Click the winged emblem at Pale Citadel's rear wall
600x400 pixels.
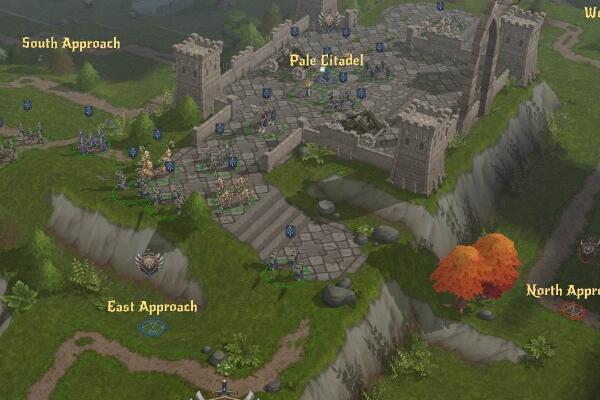point(330,19)
